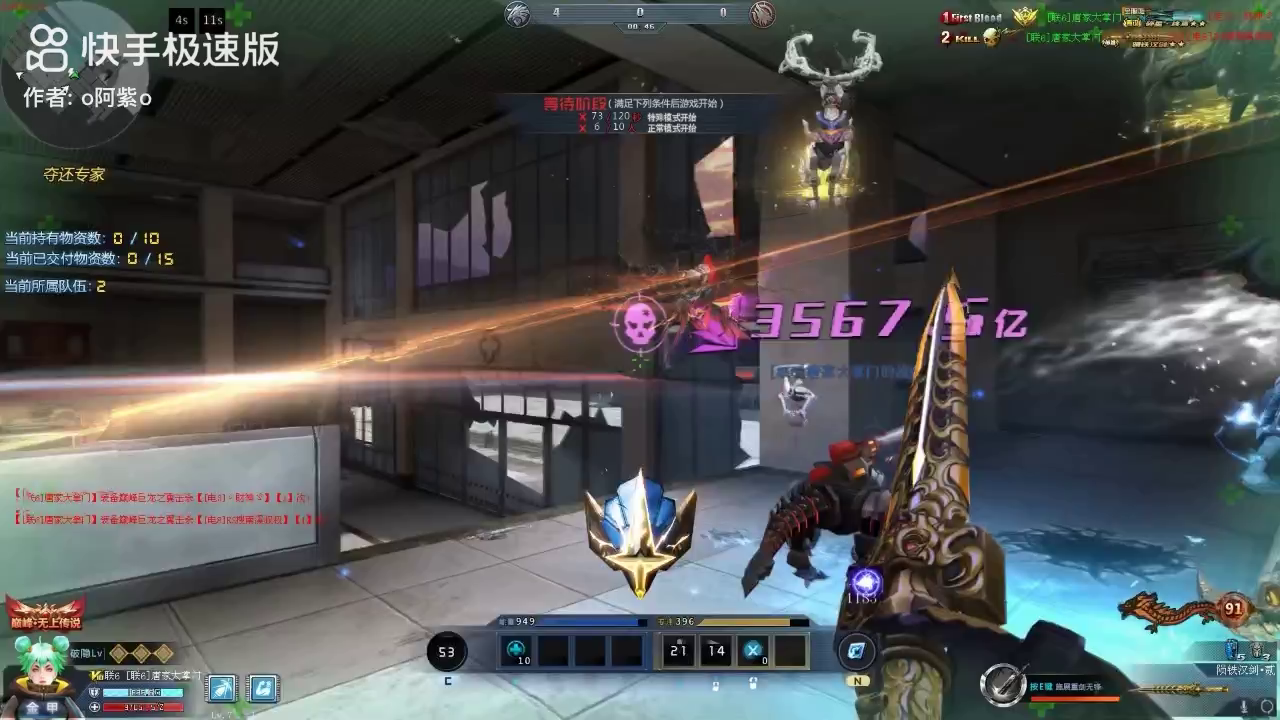Viewport: 1280px width, 720px height.
Task: Activate the blue cube ability button
Action: click(x=856, y=651)
